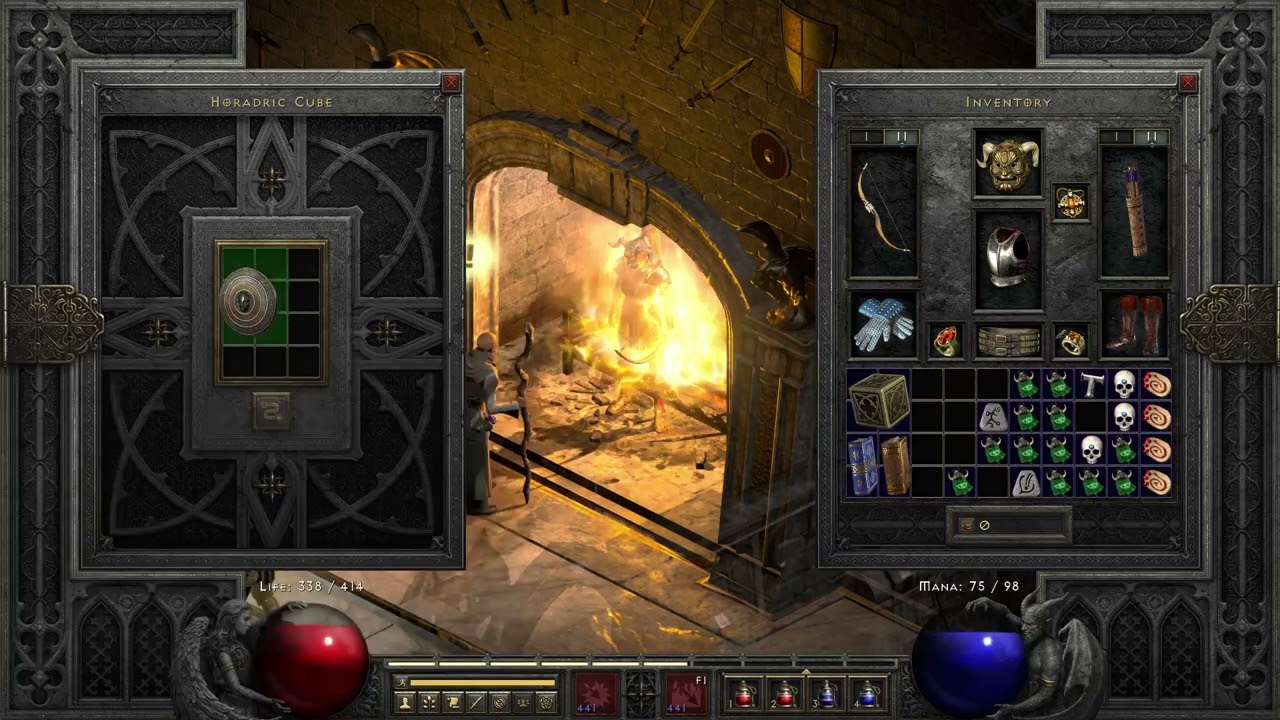The width and height of the screenshot is (1280, 720).
Task: Close the Inventory panel
Action: 1188,83
